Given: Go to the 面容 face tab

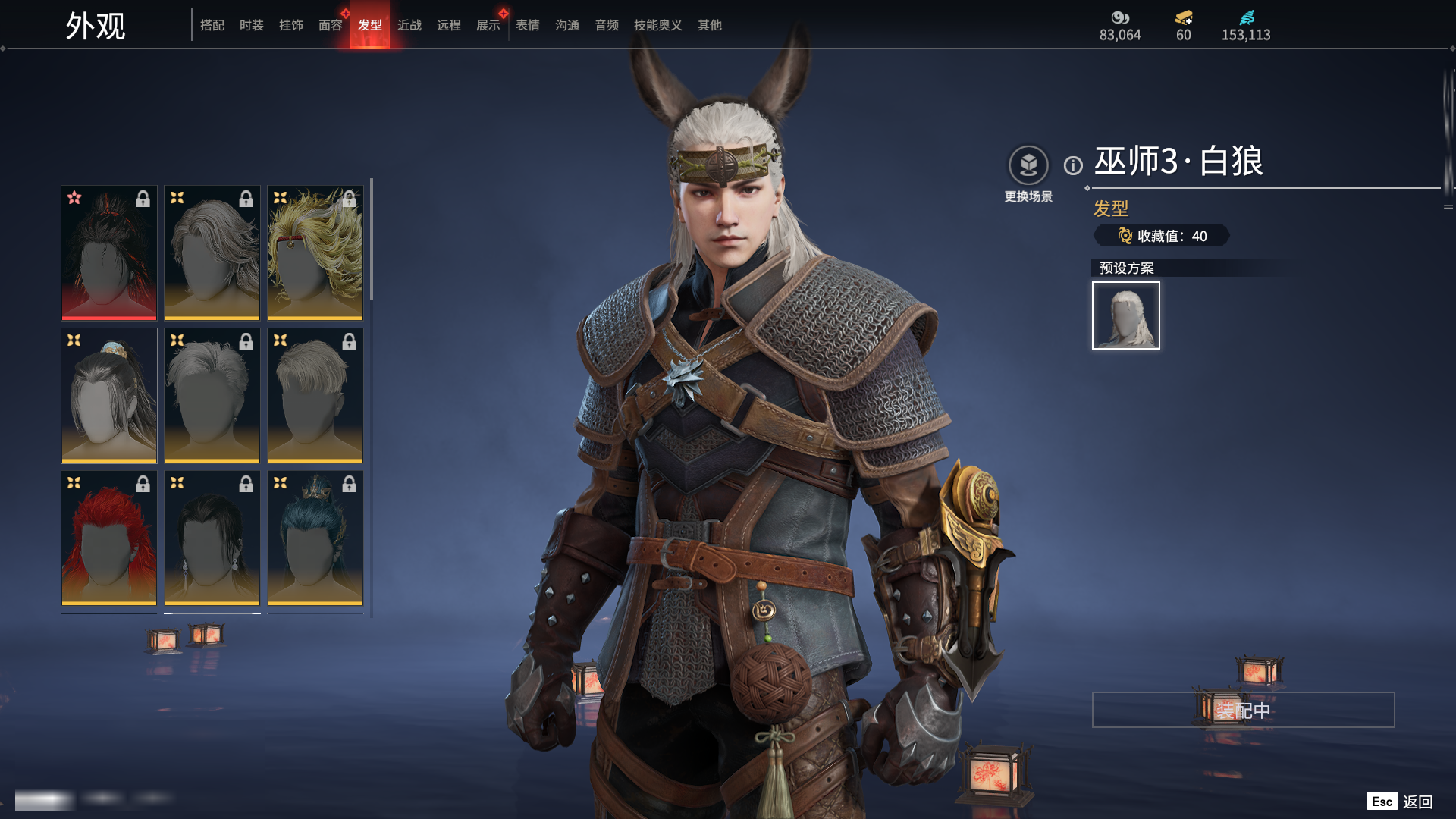Looking at the screenshot, I should (x=330, y=25).
